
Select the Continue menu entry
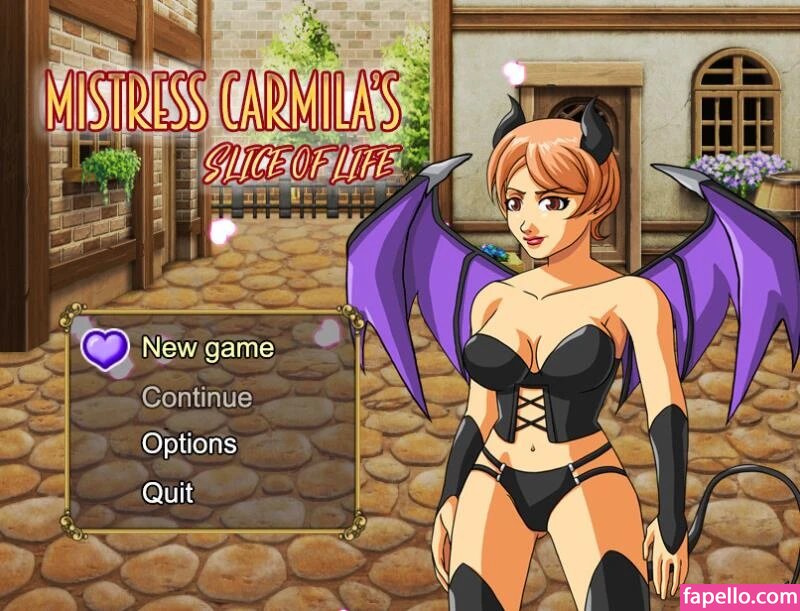coord(196,397)
